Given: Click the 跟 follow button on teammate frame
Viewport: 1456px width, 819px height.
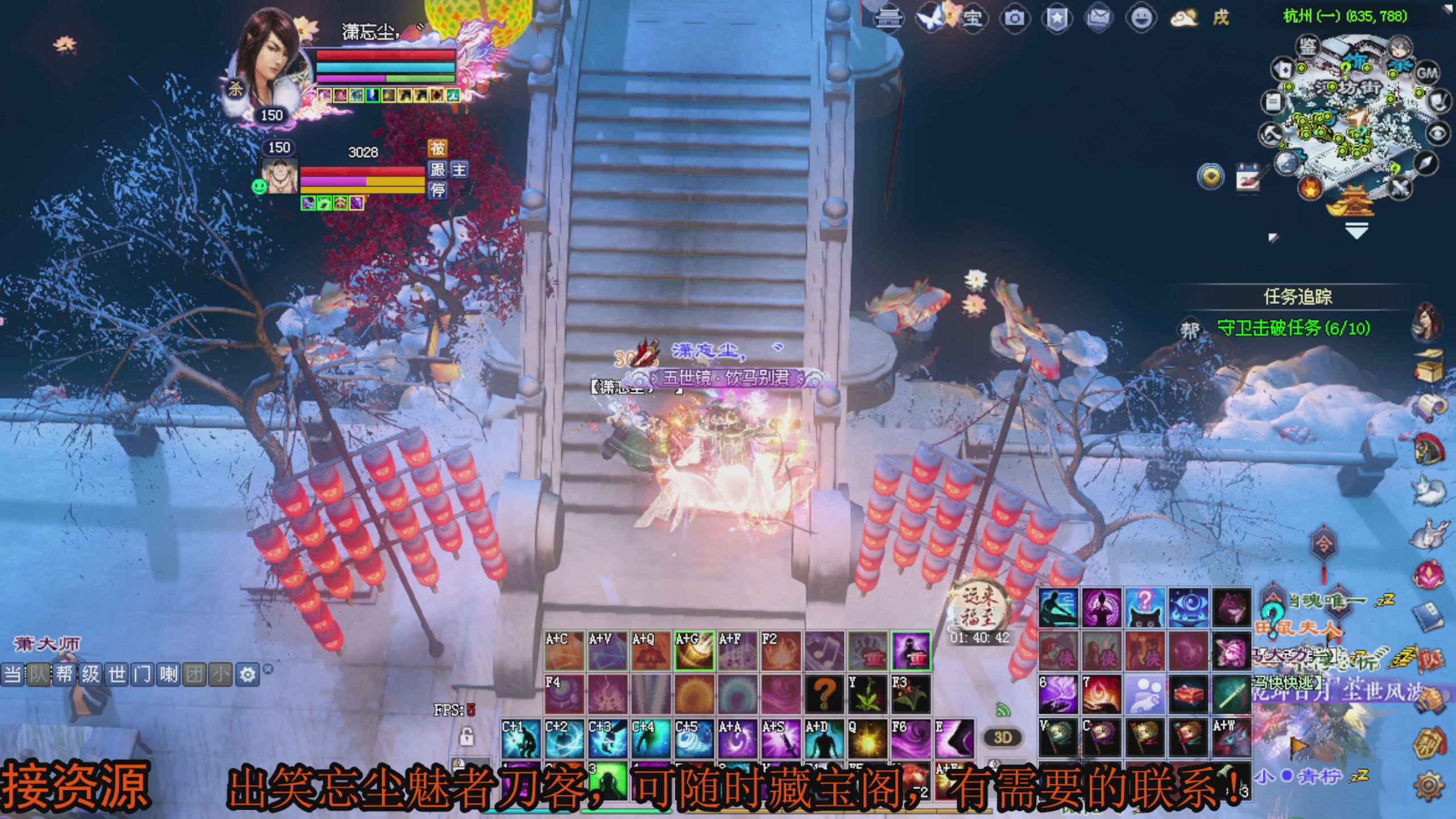Looking at the screenshot, I should click(x=437, y=169).
